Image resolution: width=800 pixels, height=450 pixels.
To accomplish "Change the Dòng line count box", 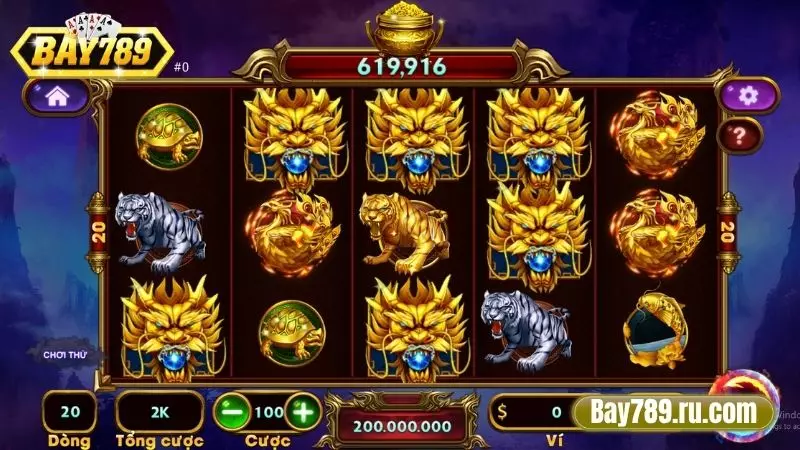I will click(x=69, y=411).
